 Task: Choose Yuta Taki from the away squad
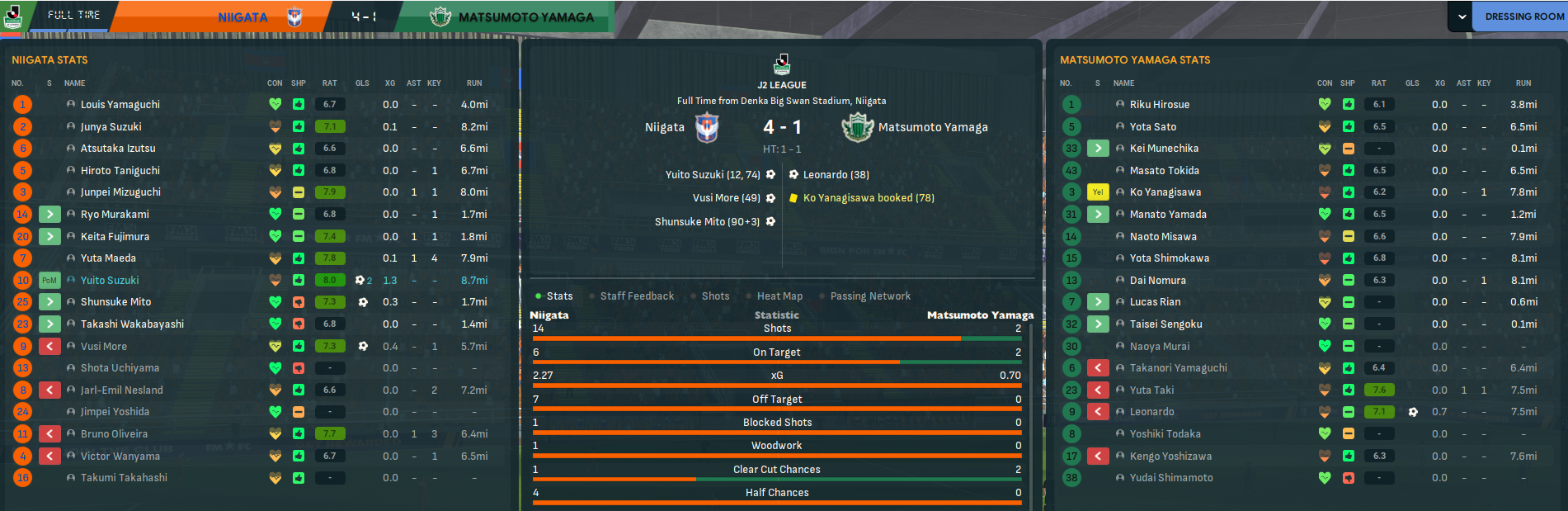pyautogui.click(x=1151, y=390)
